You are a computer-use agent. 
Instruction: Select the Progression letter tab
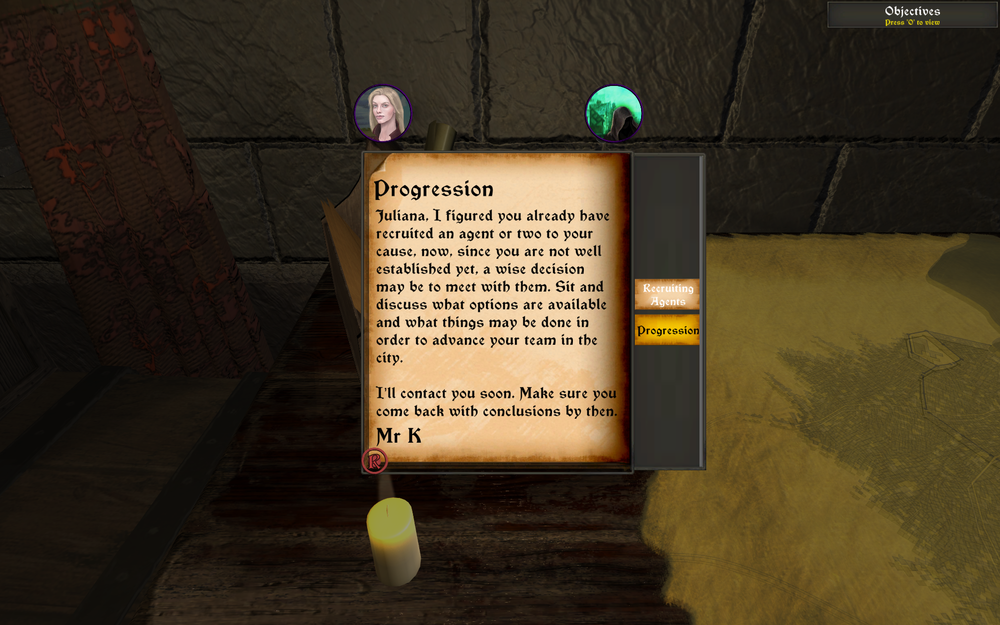coord(667,330)
